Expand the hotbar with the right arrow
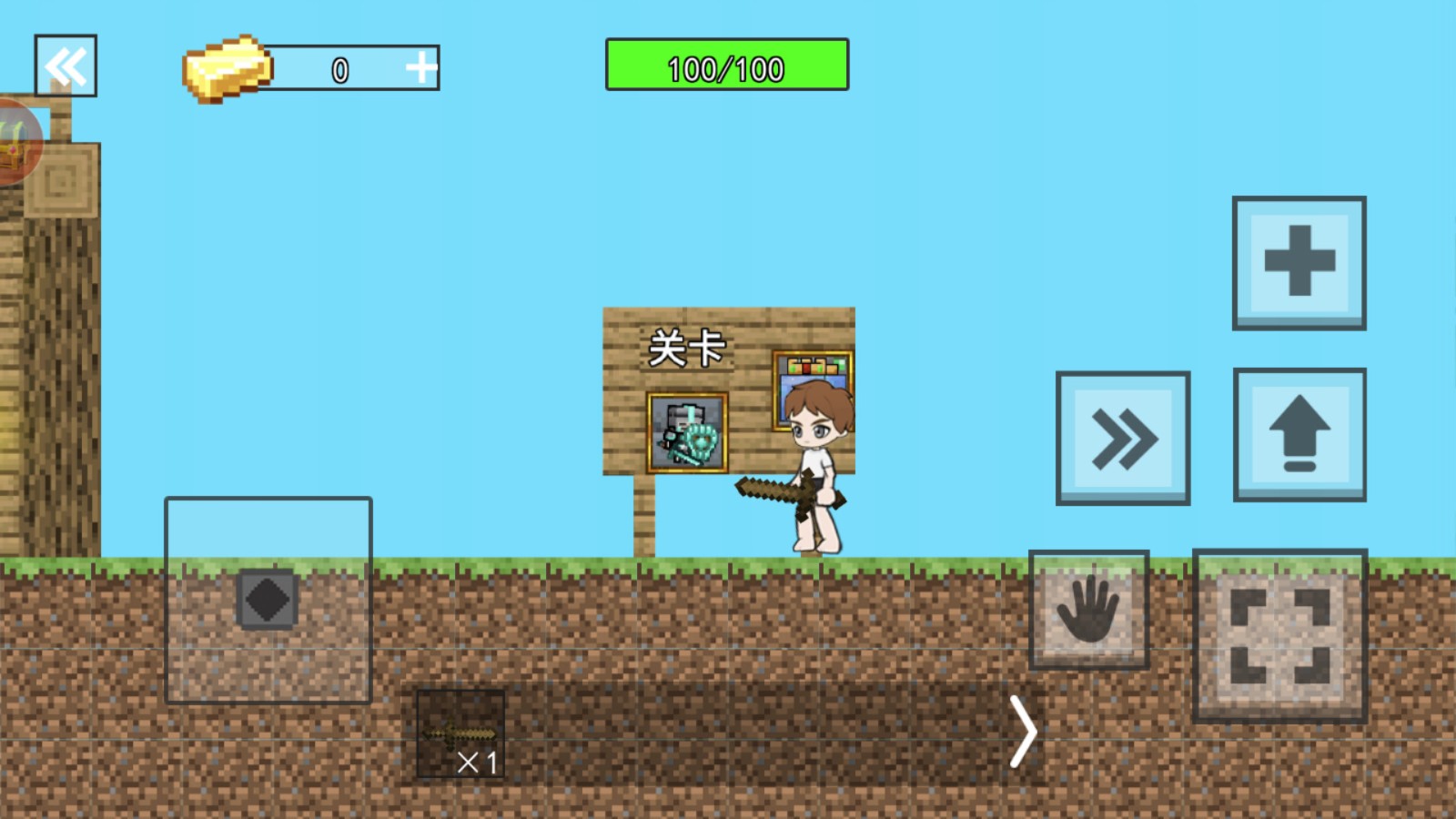 click(x=1024, y=732)
